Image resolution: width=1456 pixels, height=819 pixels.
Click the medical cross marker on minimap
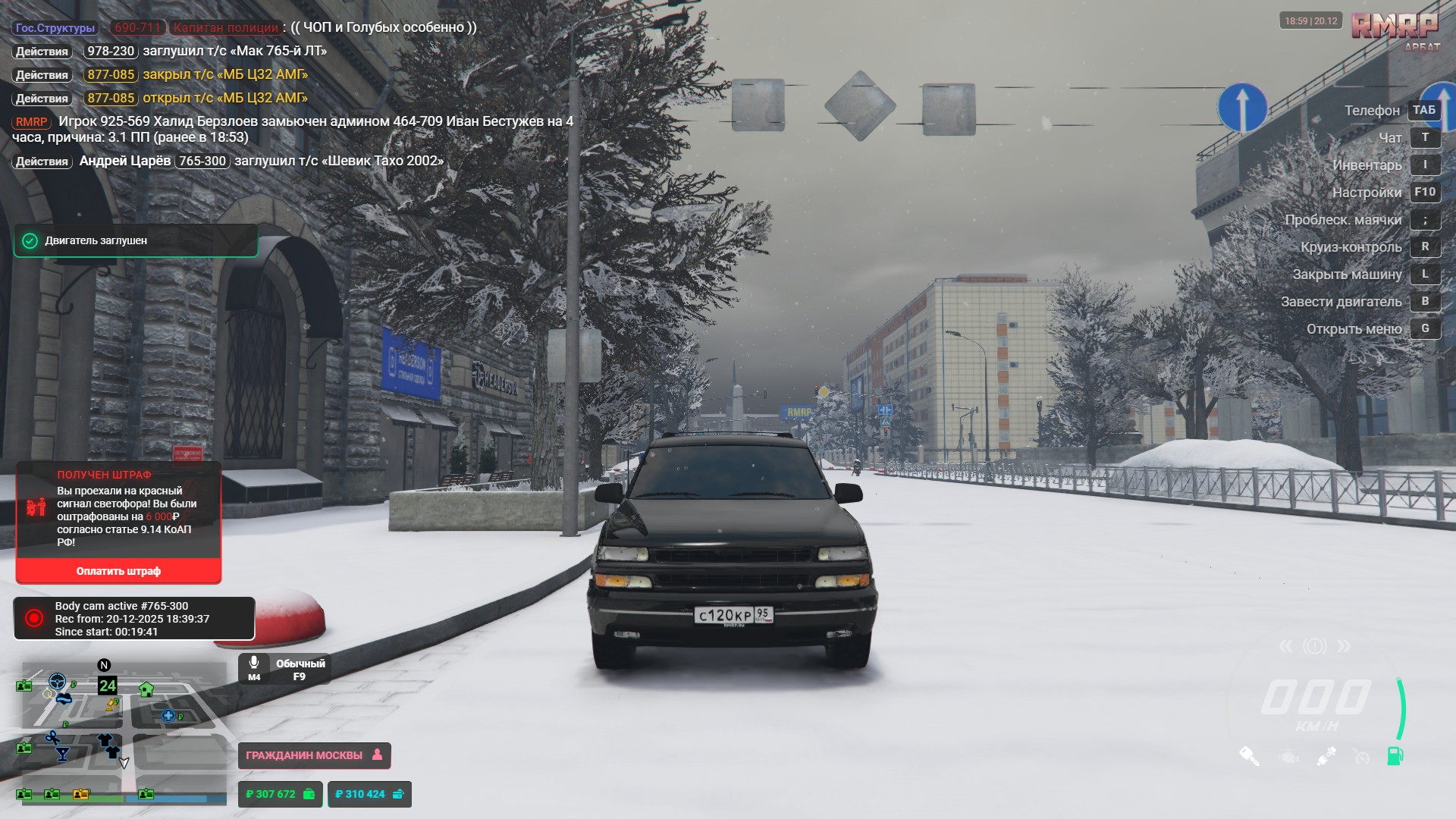(x=168, y=715)
